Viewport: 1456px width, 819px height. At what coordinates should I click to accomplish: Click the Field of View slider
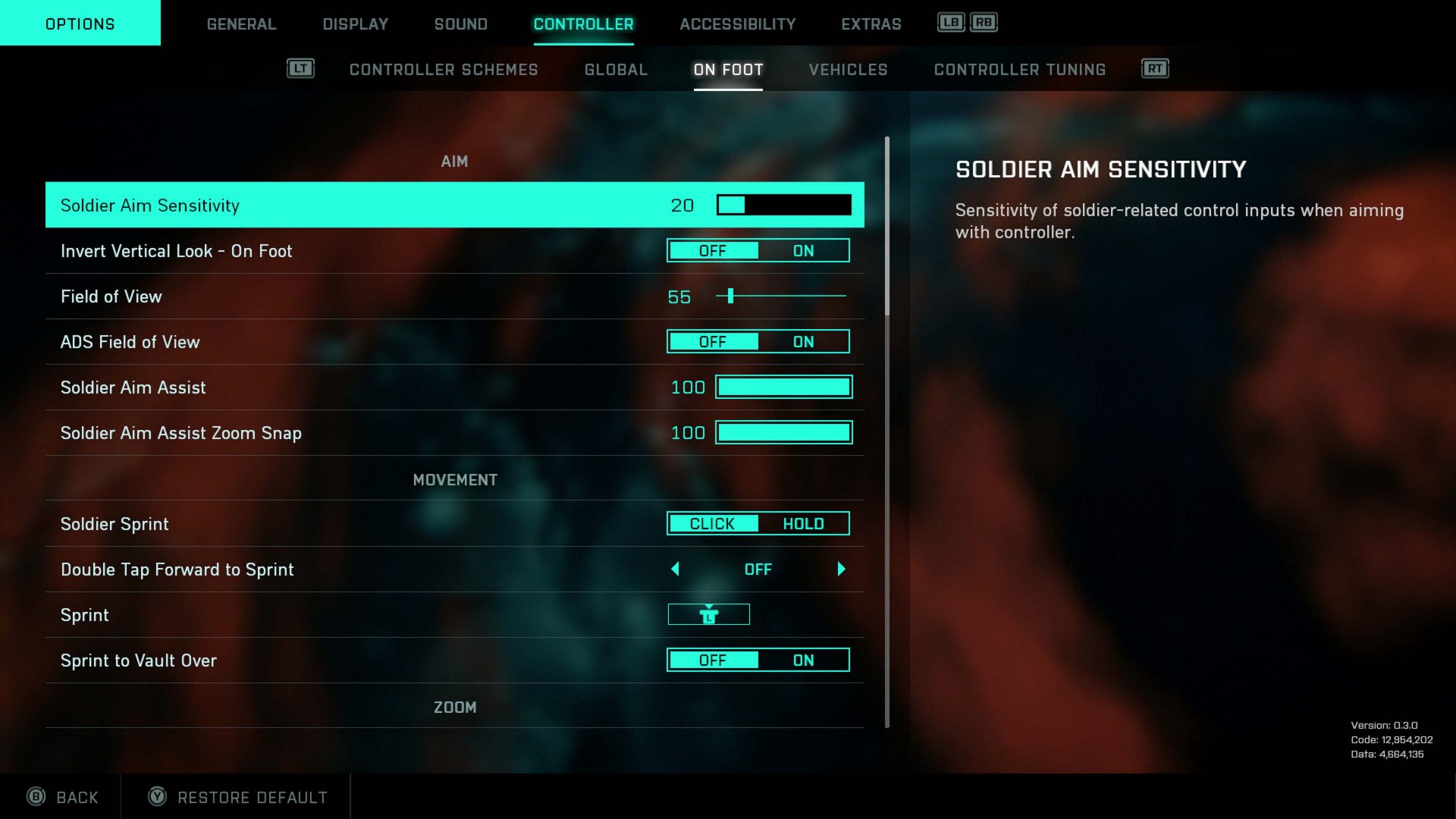click(x=781, y=296)
